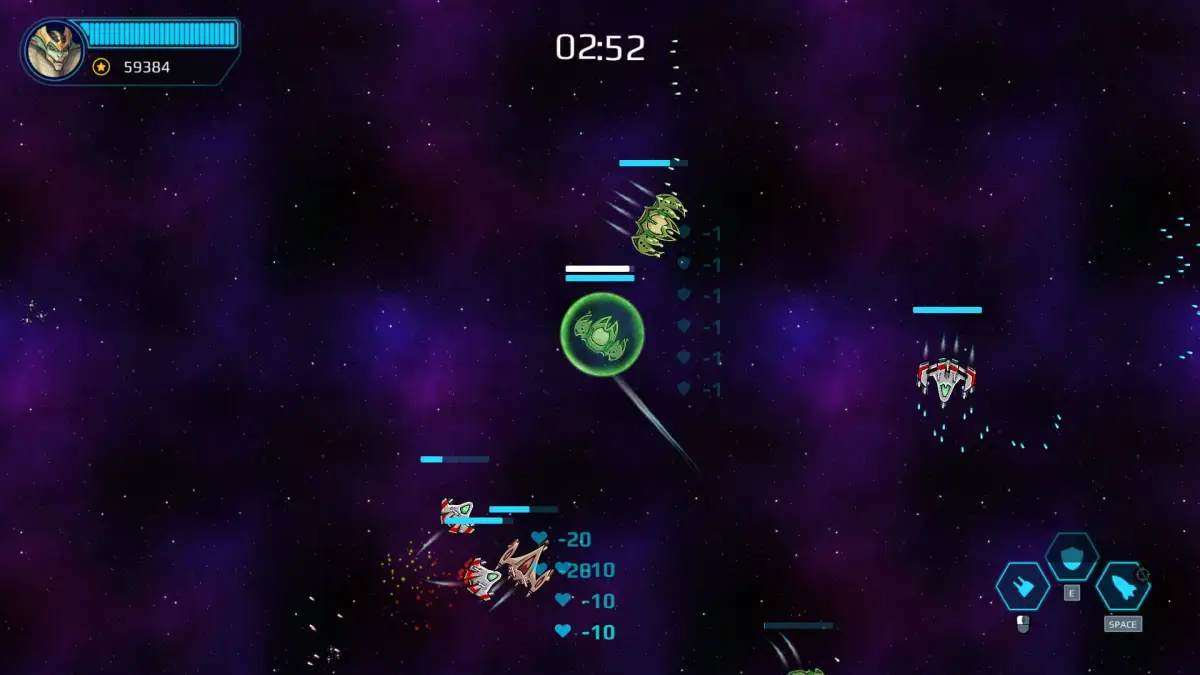Click the pilot portrait avatar
The width and height of the screenshot is (1200, 675).
pos(54,51)
